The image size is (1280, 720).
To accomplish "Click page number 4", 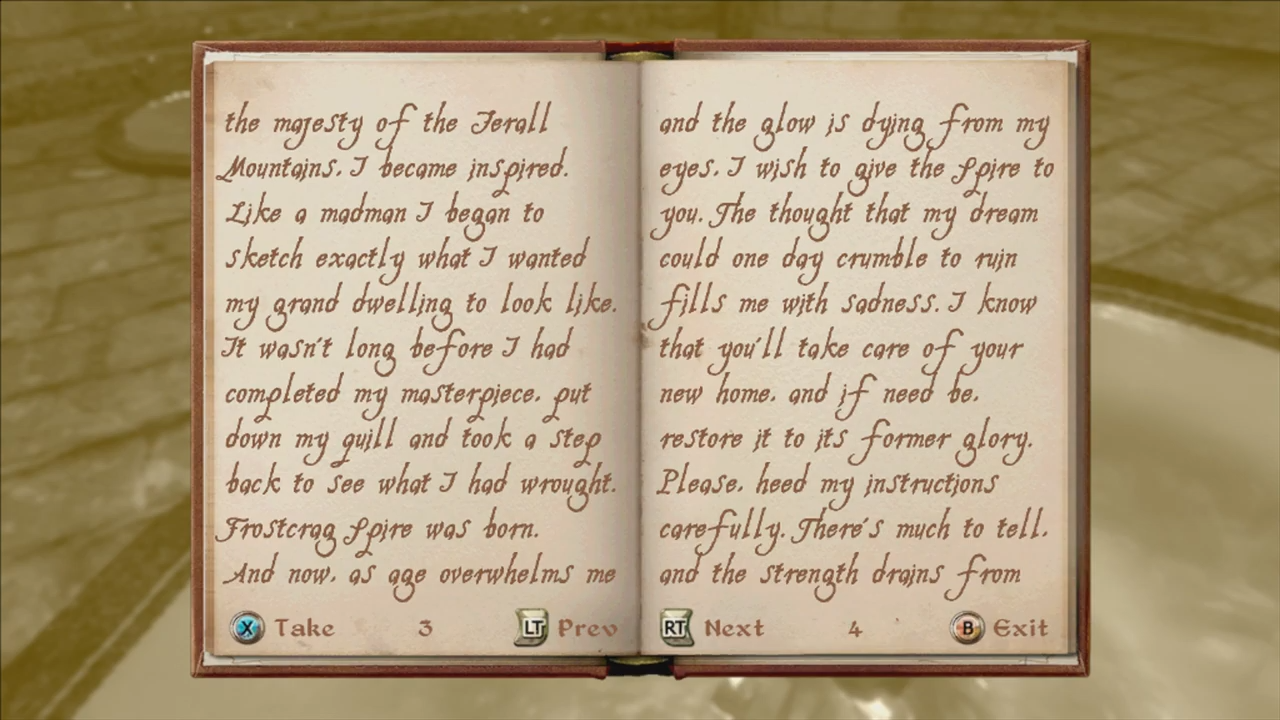I will (x=855, y=628).
